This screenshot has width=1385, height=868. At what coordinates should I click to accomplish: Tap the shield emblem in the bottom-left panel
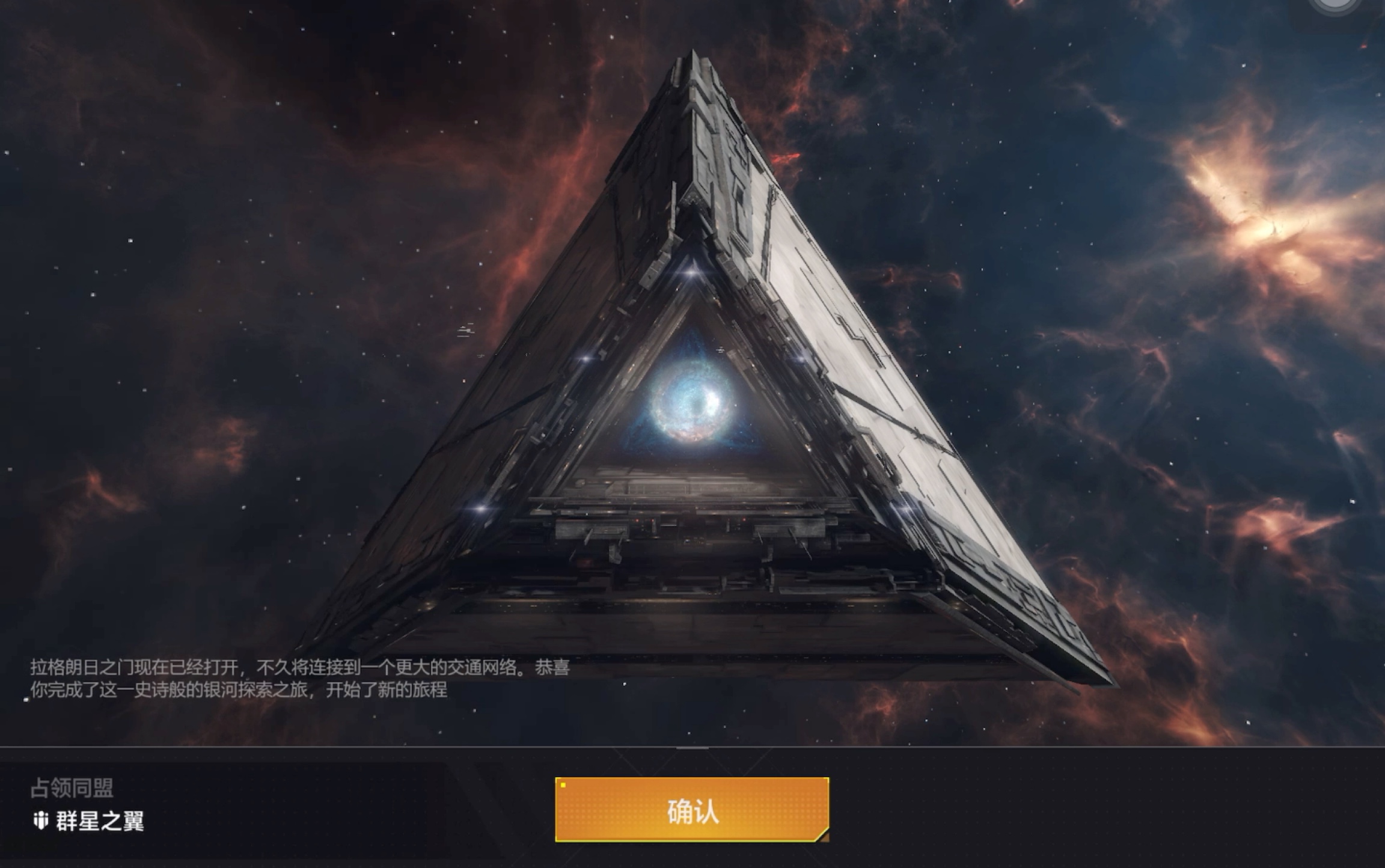click(x=40, y=821)
